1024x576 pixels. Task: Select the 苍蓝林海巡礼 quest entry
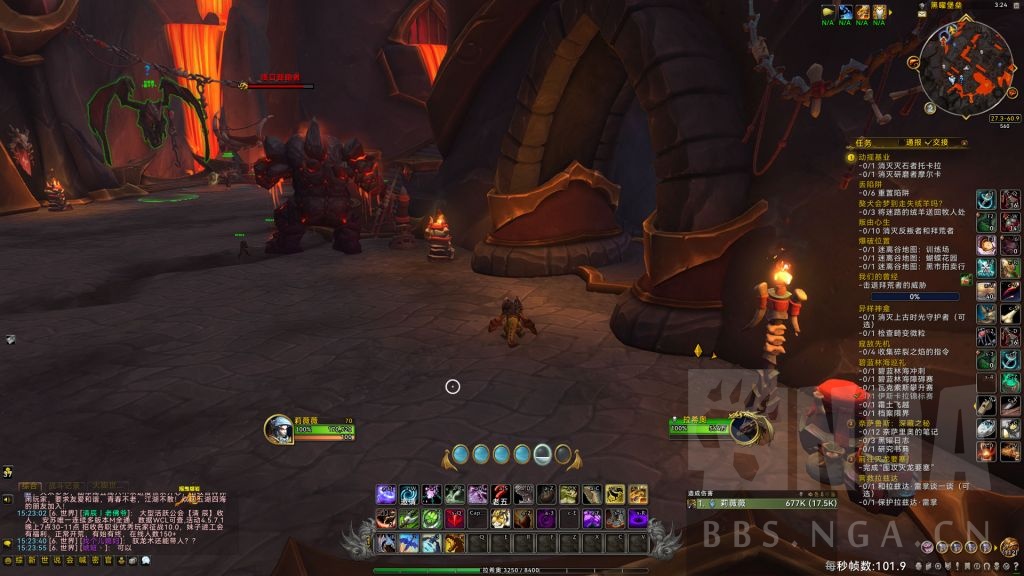coord(880,361)
